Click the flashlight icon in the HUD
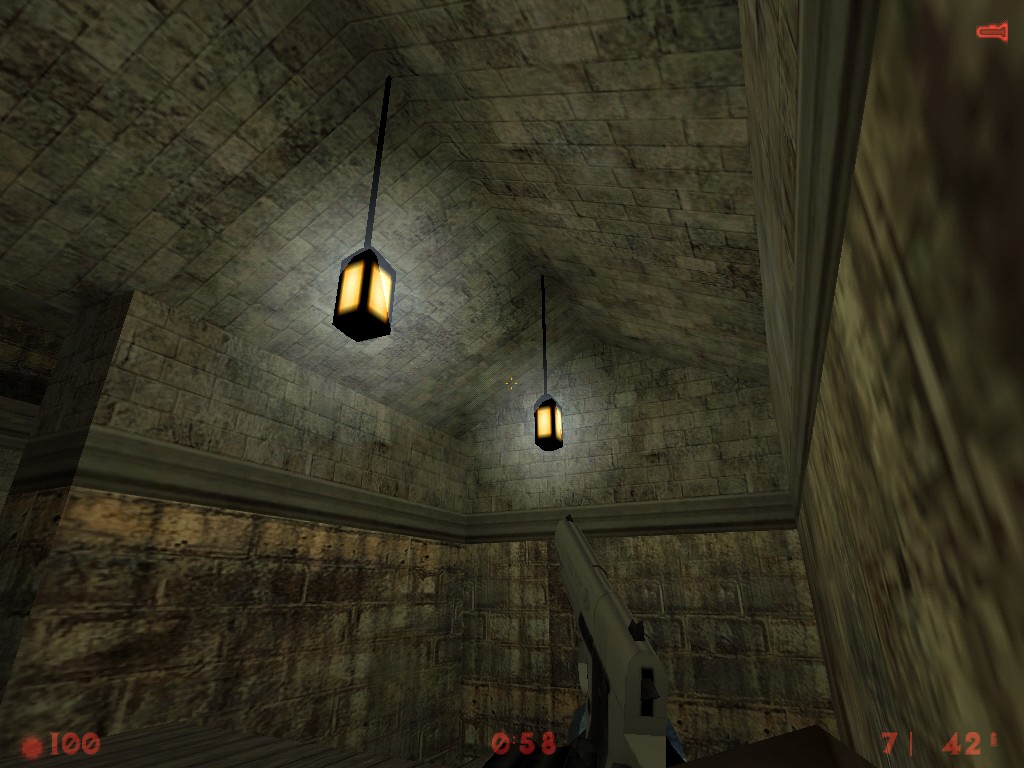Image resolution: width=1024 pixels, height=768 pixels. pos(991,33)
